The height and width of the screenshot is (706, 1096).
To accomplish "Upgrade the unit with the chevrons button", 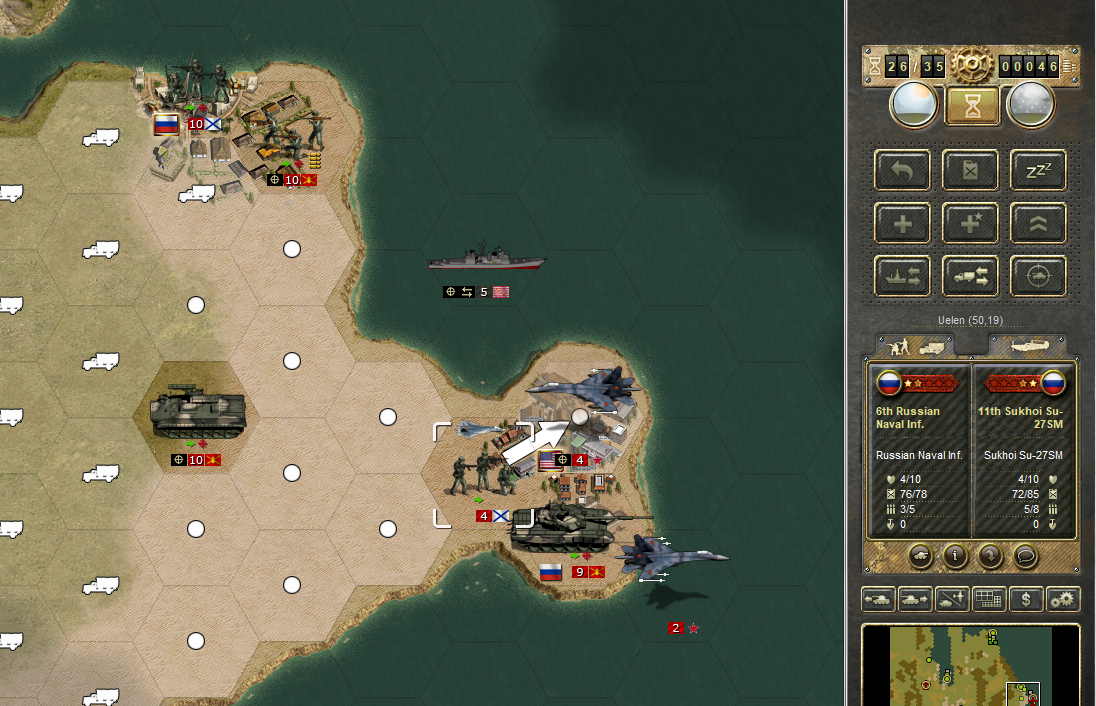I will (x=1038, y=224).
